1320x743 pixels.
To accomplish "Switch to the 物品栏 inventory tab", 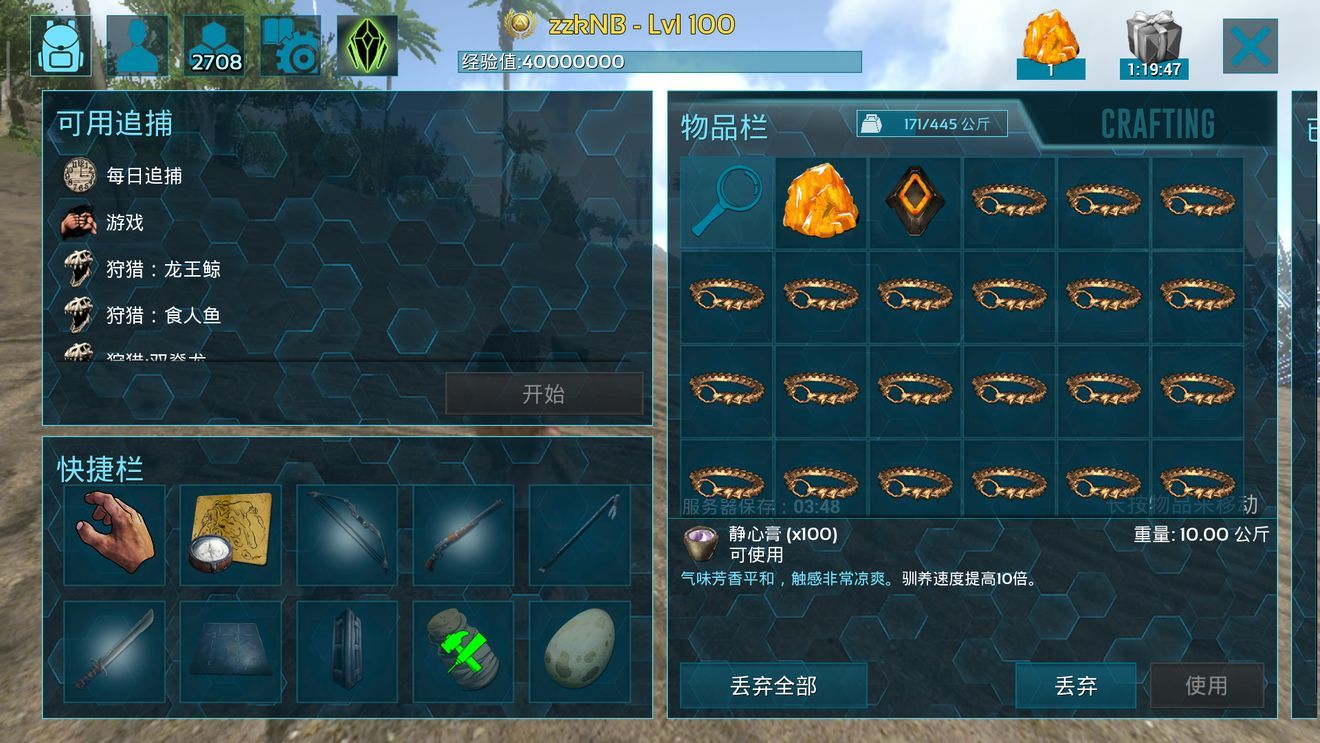I will point(724,127).
